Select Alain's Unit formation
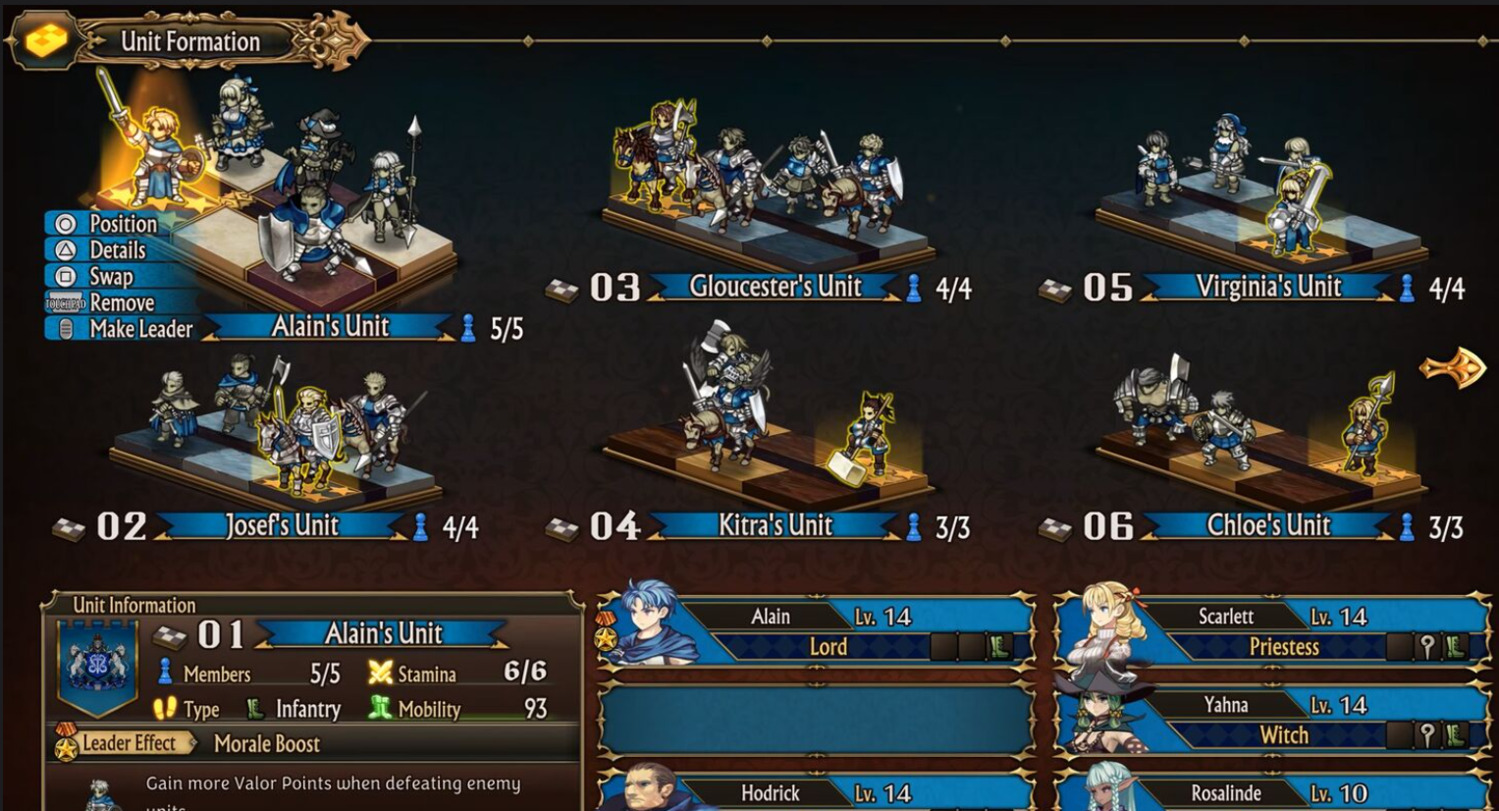This screenshot has height=811, width=1499. [x=330, y=326]
